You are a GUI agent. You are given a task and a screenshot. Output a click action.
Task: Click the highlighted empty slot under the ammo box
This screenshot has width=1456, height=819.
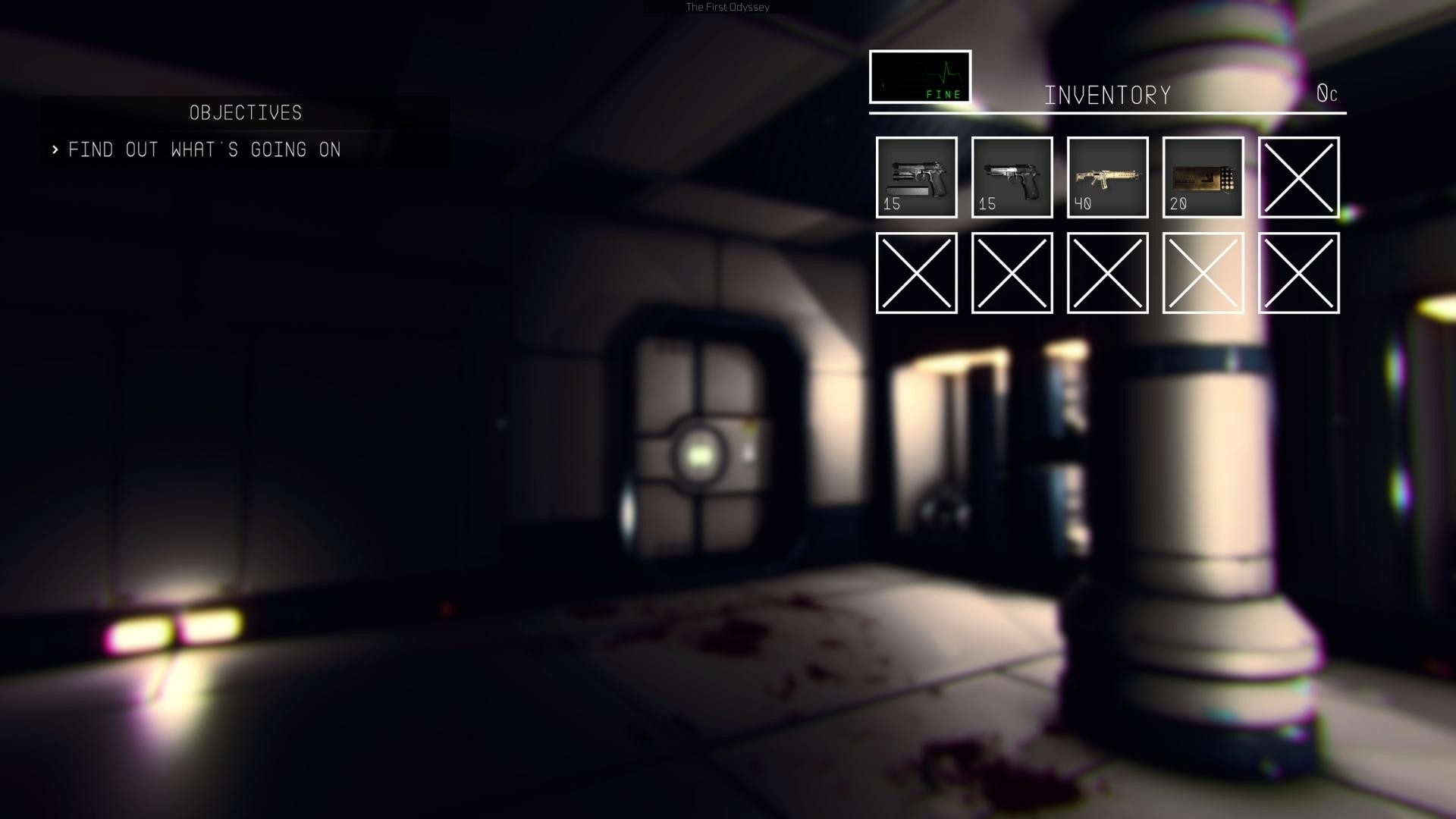[1203, 275]
